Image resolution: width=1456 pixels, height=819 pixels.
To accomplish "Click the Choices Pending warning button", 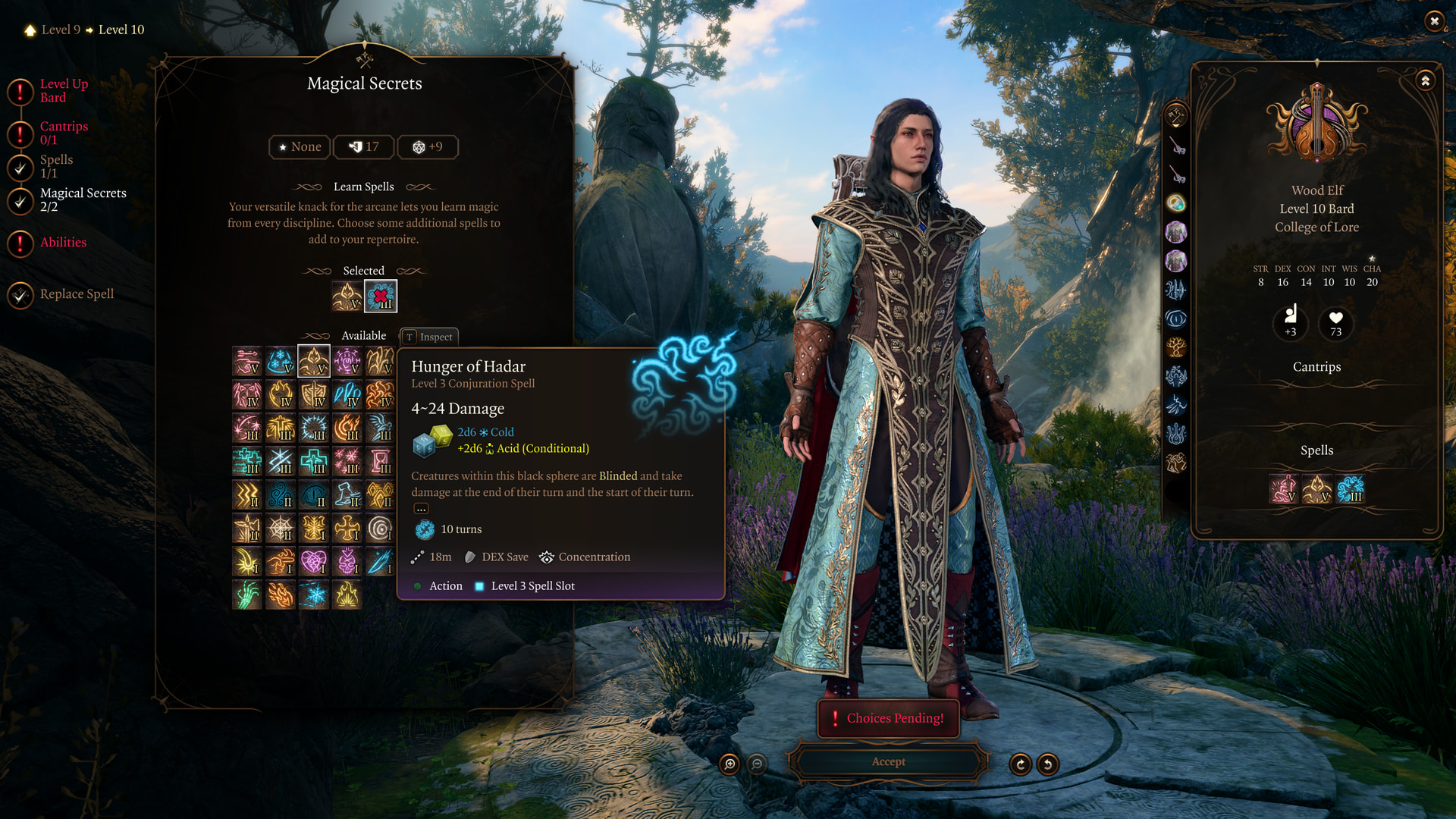I will pyautogui.click(x=888, y=718).
